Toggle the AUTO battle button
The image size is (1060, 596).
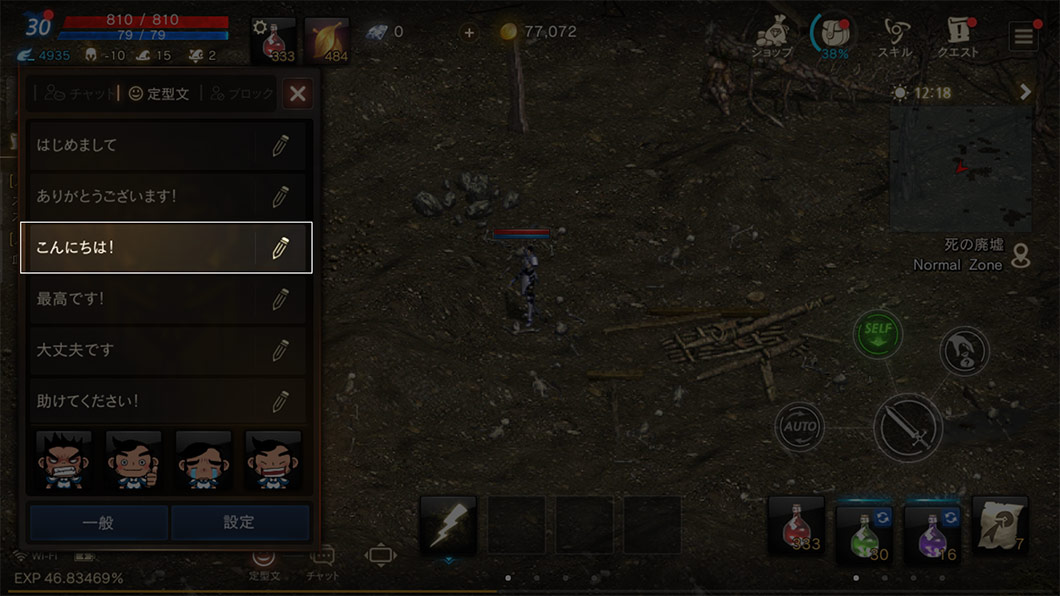click(799, 427)
